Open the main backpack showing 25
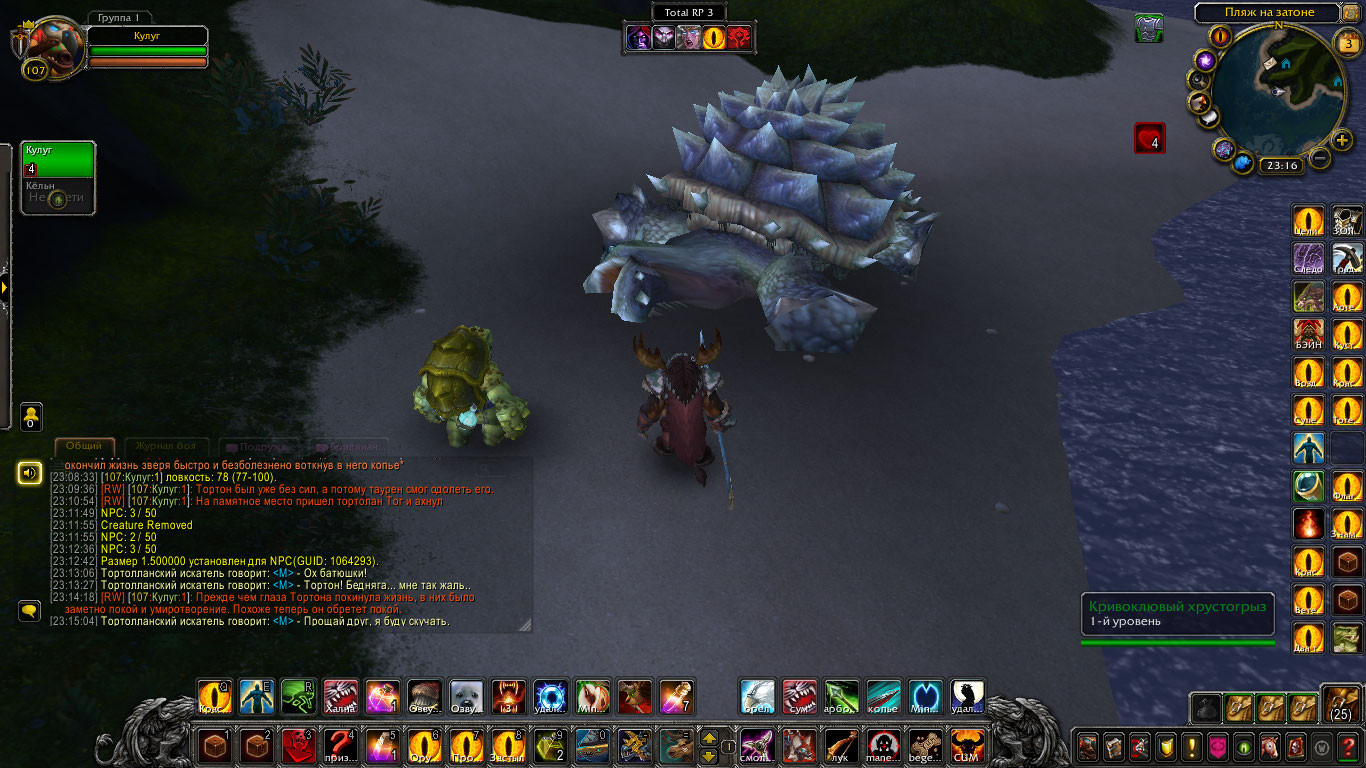Viewport: 1366px width, 768px height. (1342, 704)
